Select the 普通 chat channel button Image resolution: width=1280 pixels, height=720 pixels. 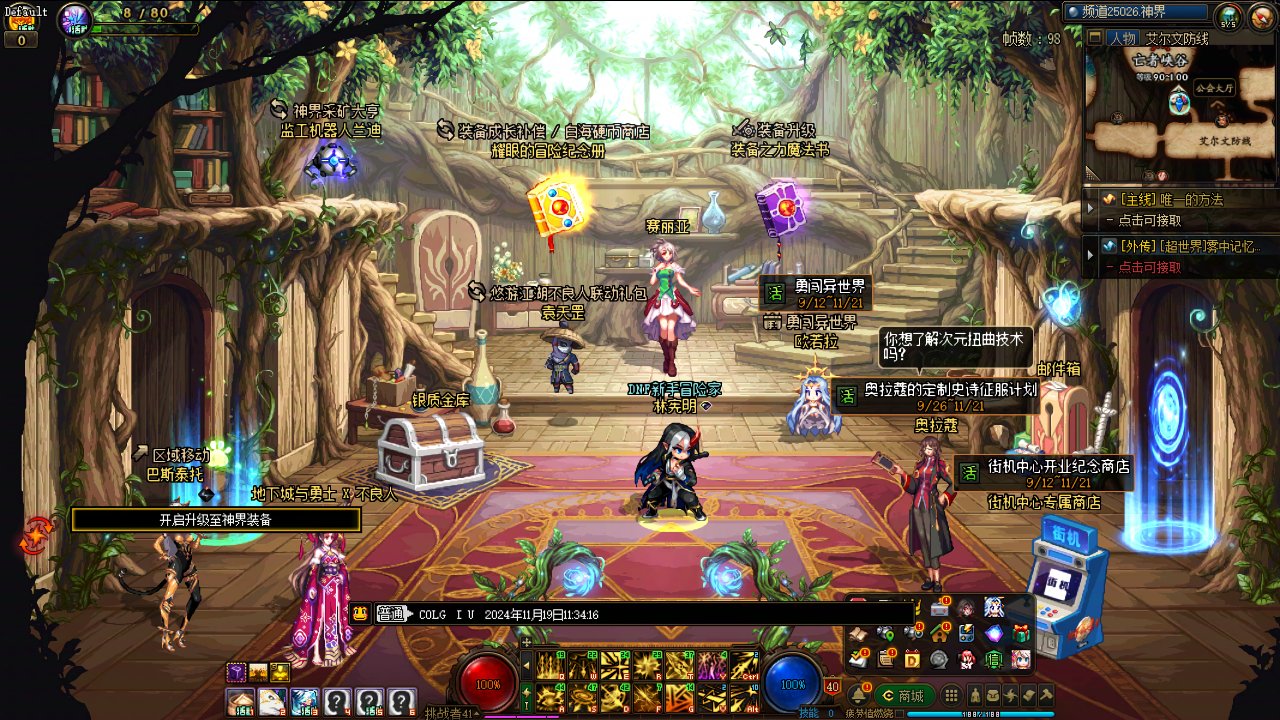(395, 614)
